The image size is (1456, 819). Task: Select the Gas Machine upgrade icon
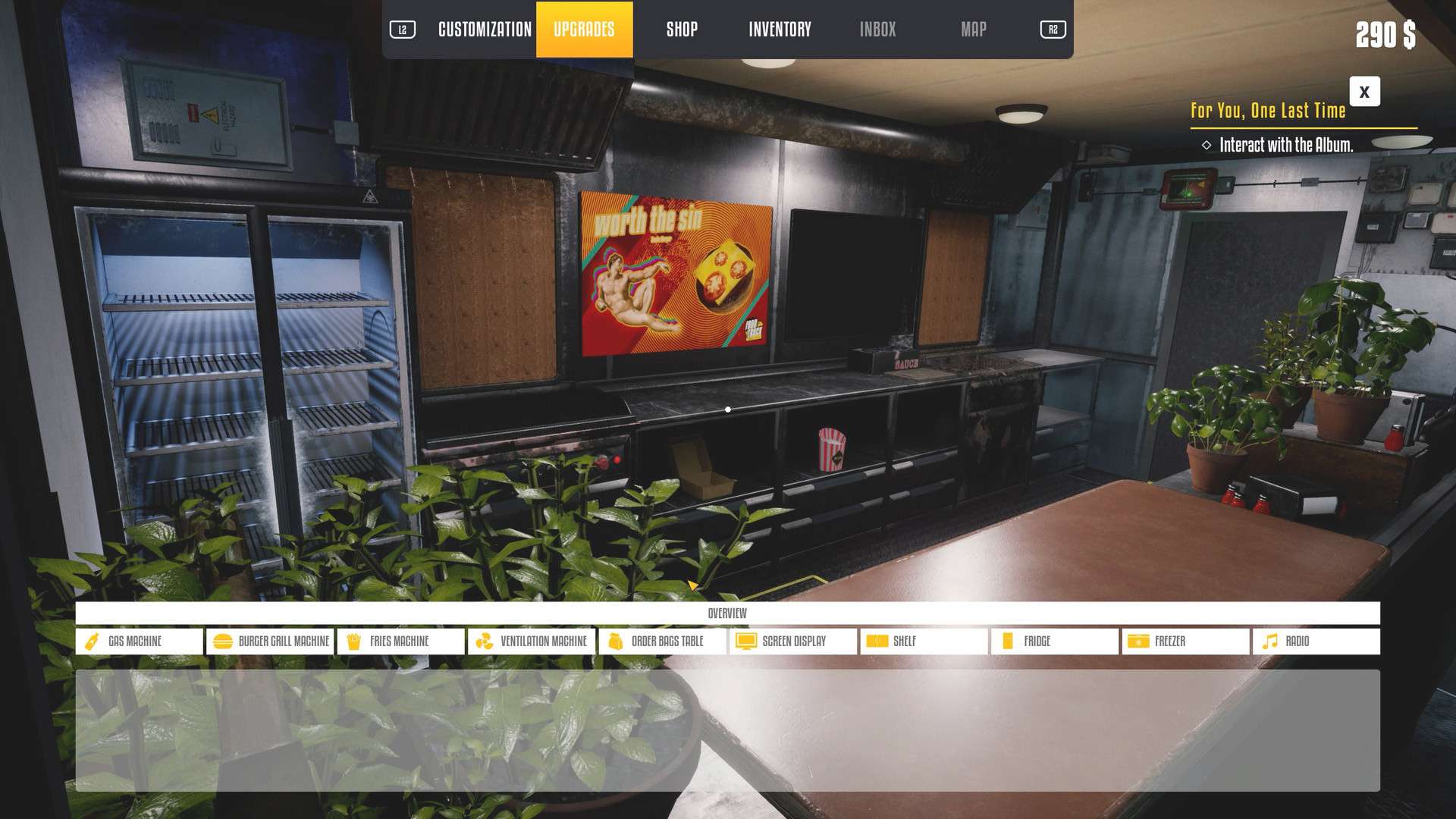click(93, 641)
